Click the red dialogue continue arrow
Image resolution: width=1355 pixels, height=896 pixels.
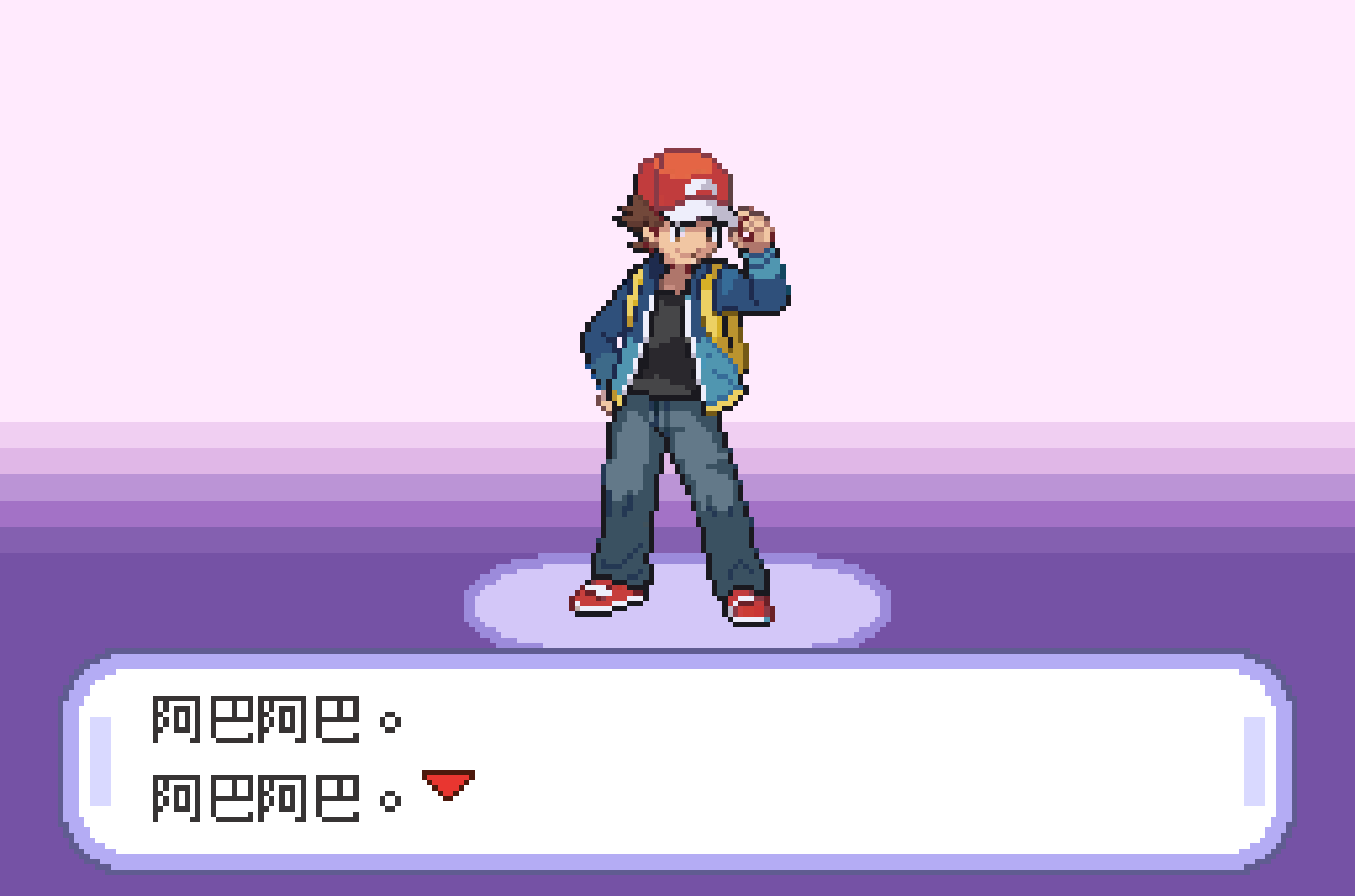[x=448, y=783]
